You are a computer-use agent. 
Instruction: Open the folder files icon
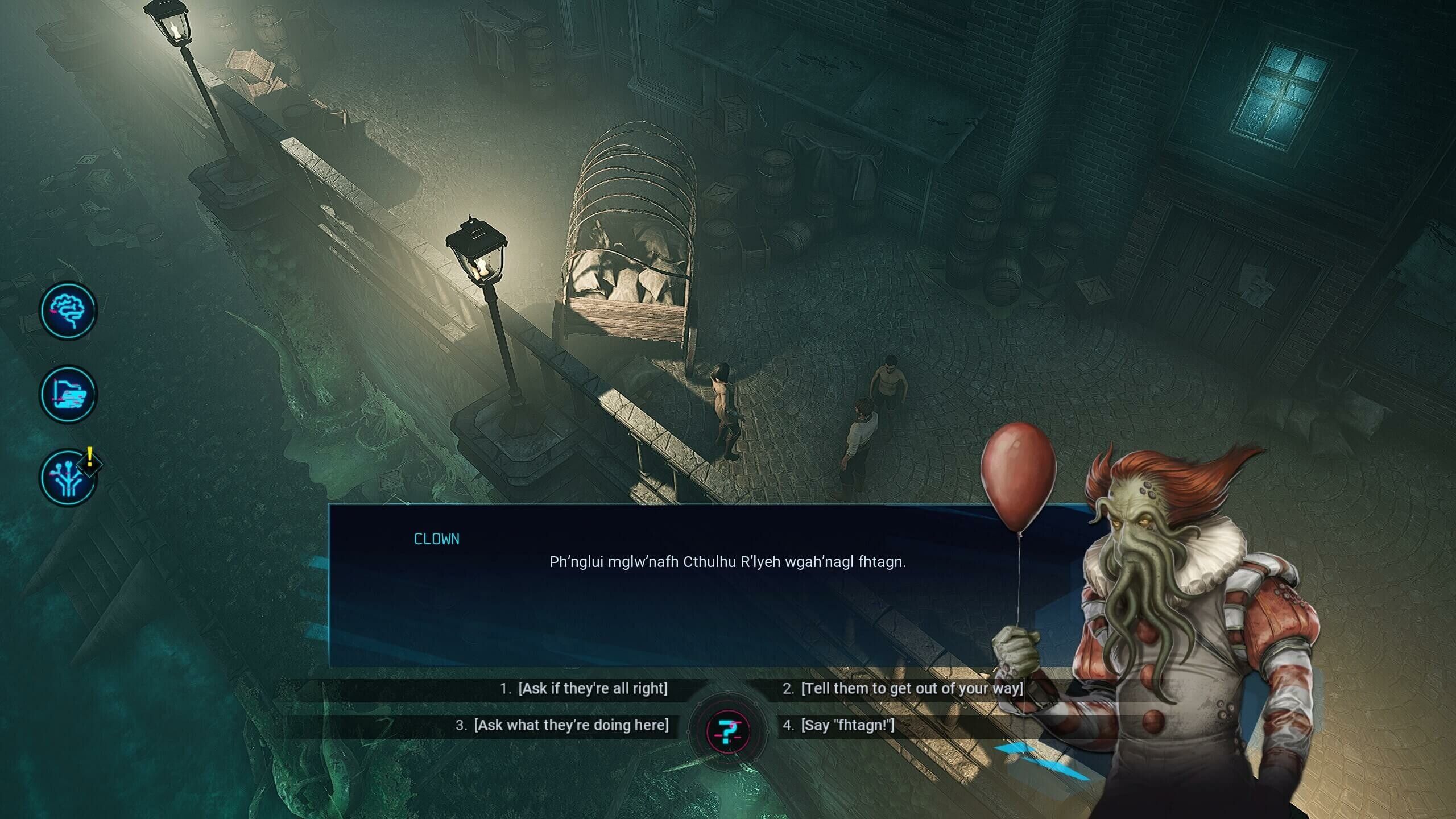coord(68,394)
